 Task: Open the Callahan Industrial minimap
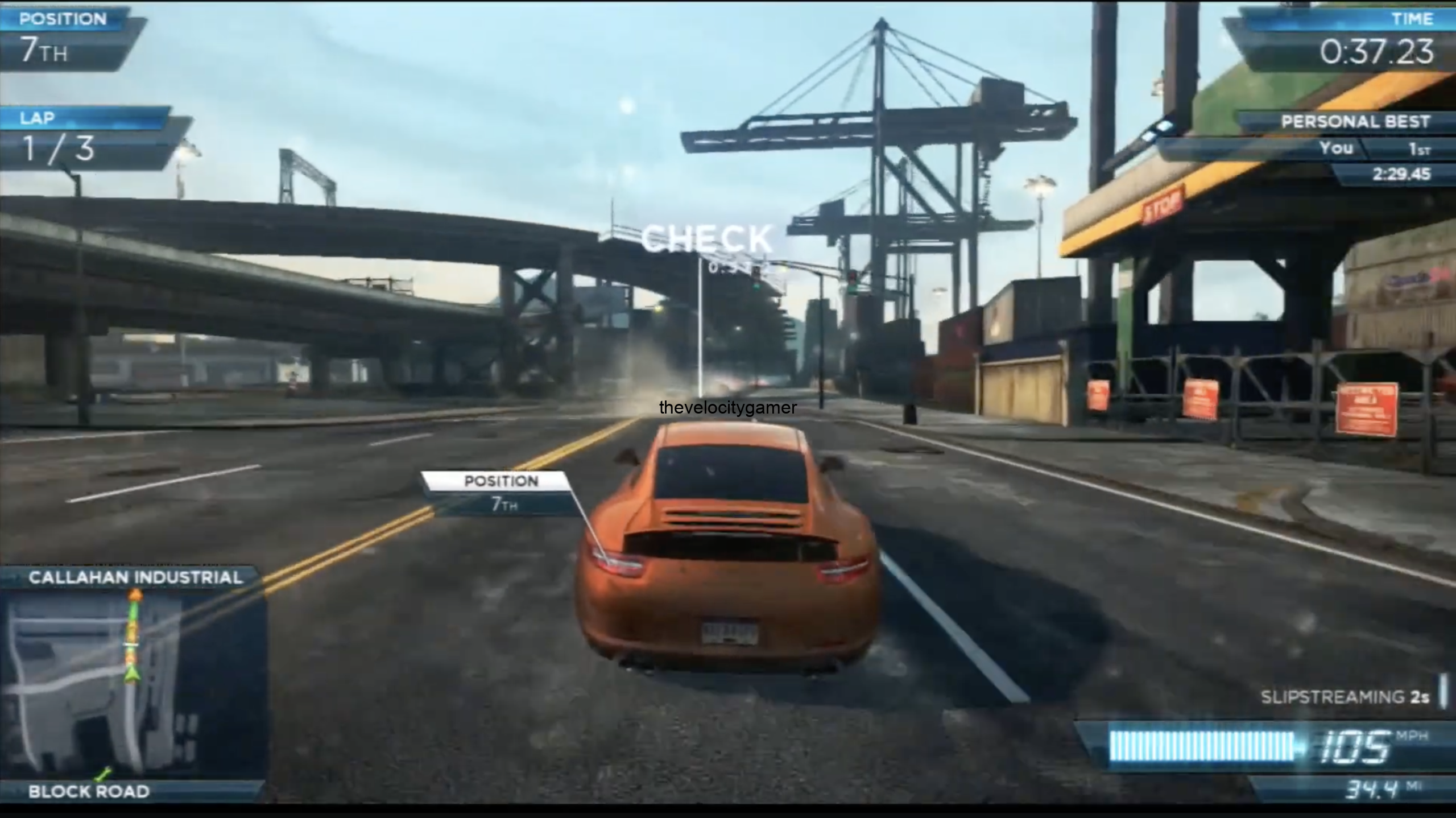click(x=134, y=683)
